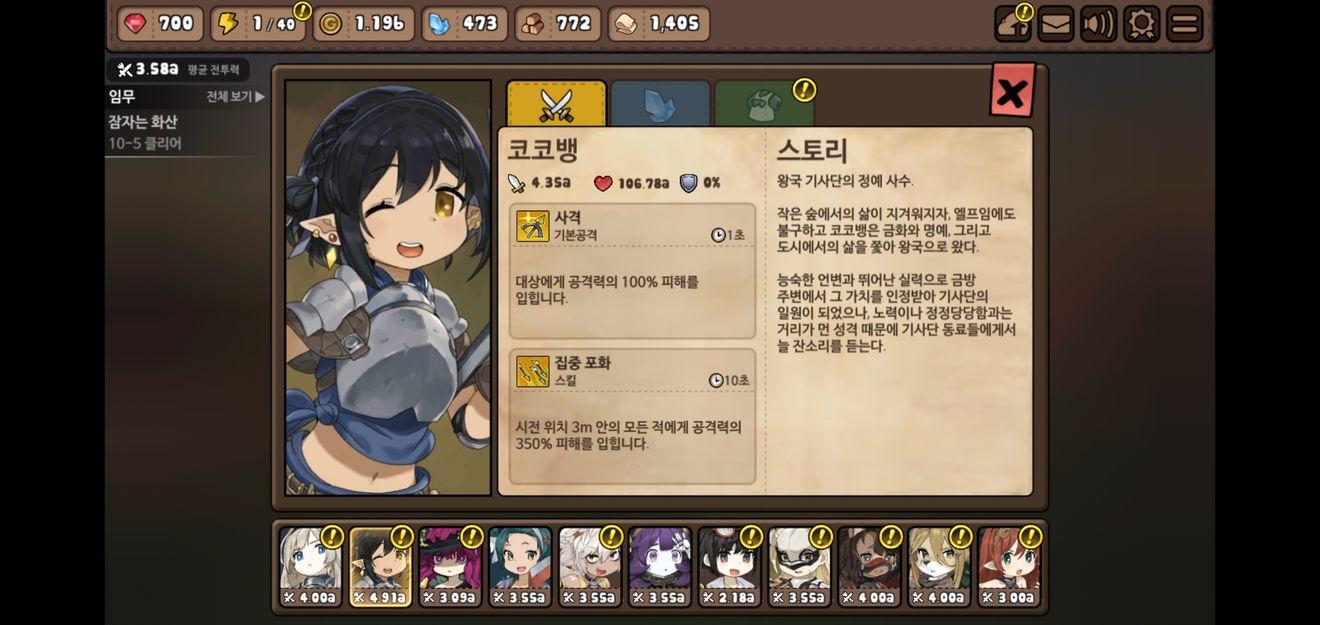This screenshot has height=625, width=1320.
Task: Select the pink-haired witch hat hero
Action: (x=450, y=566)
